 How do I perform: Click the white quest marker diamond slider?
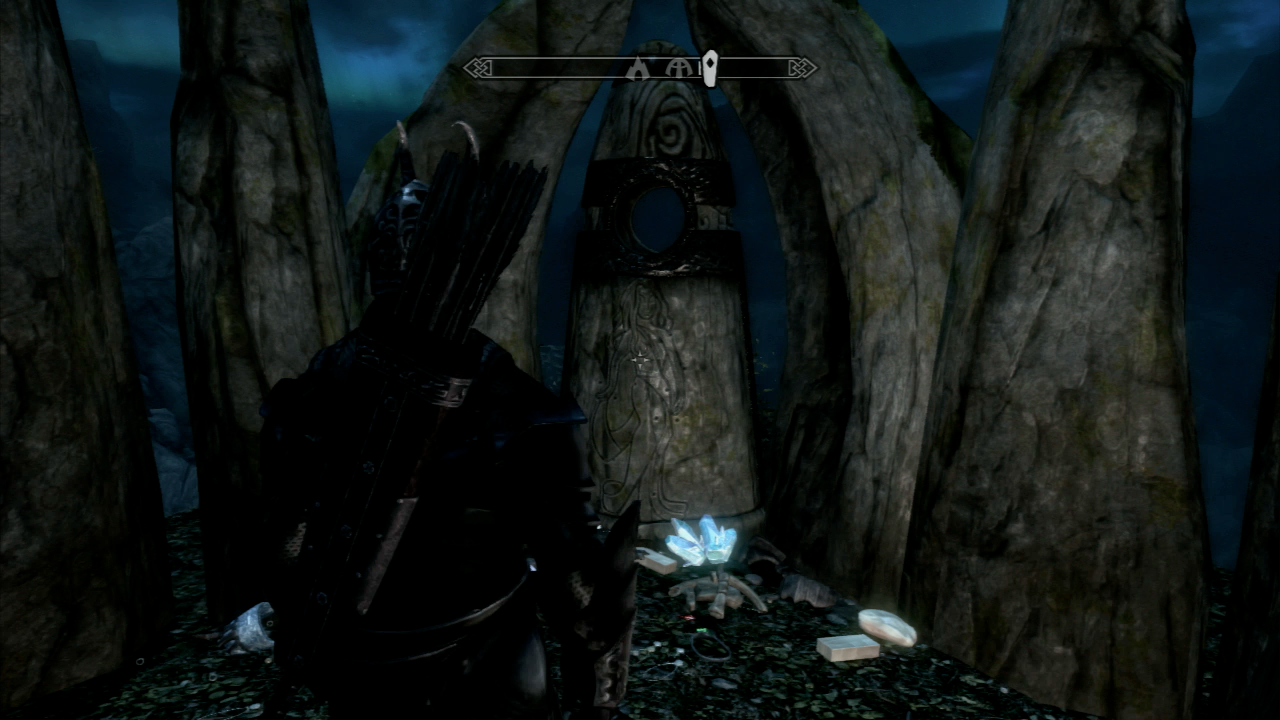[710, 67]
